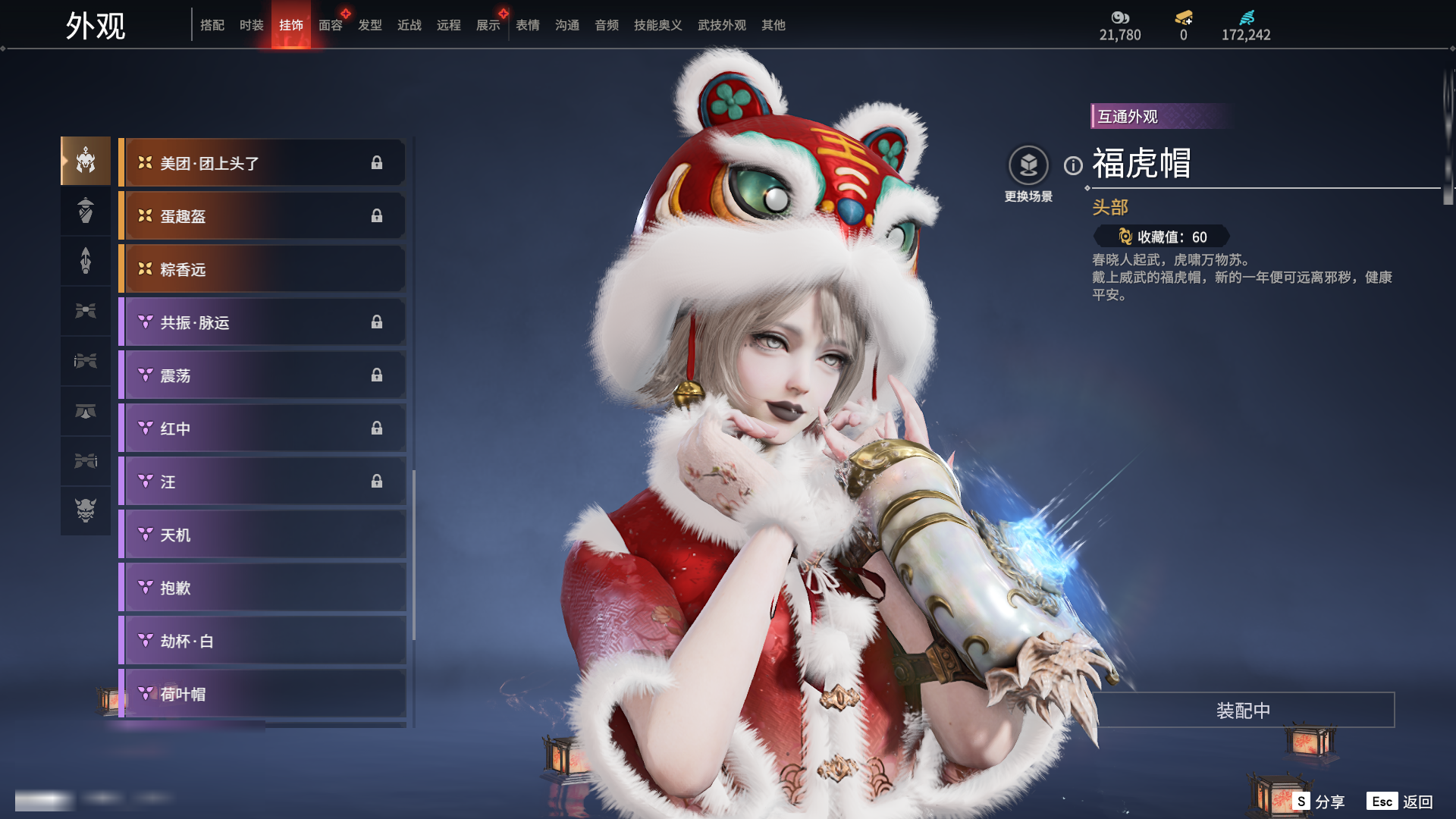
Task: Choose the 天机 accessory
Action: tap(263, 535)
